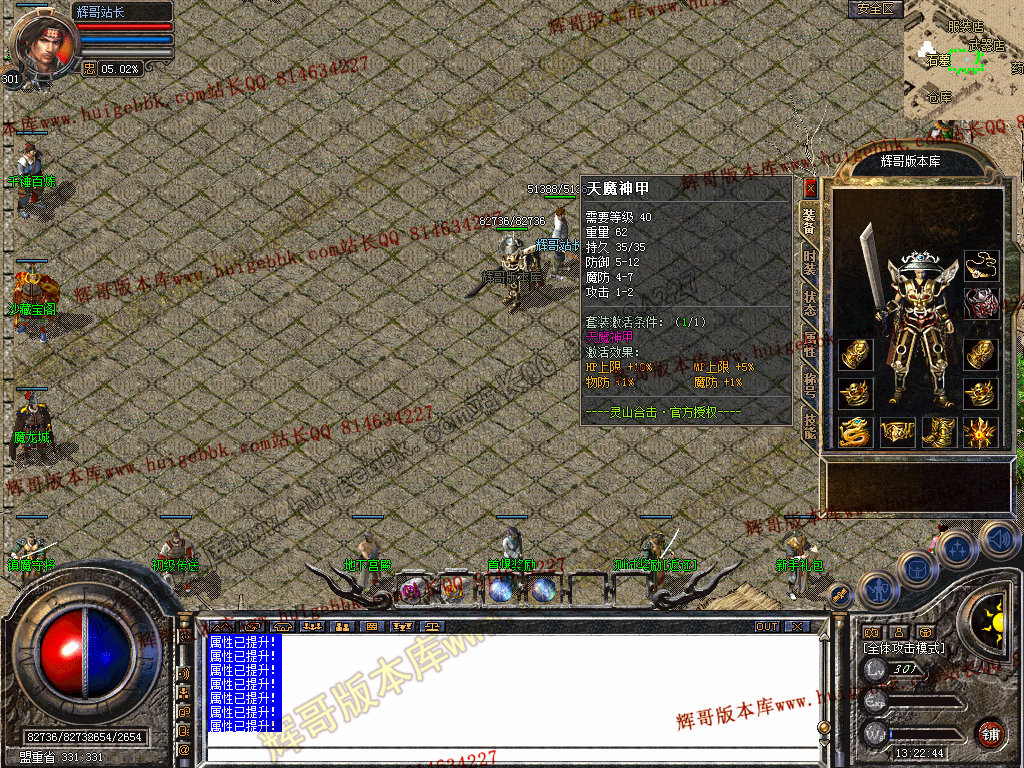Click the OUT button above chat
This screenshot has width=1024, height=768.
(767, 627)
